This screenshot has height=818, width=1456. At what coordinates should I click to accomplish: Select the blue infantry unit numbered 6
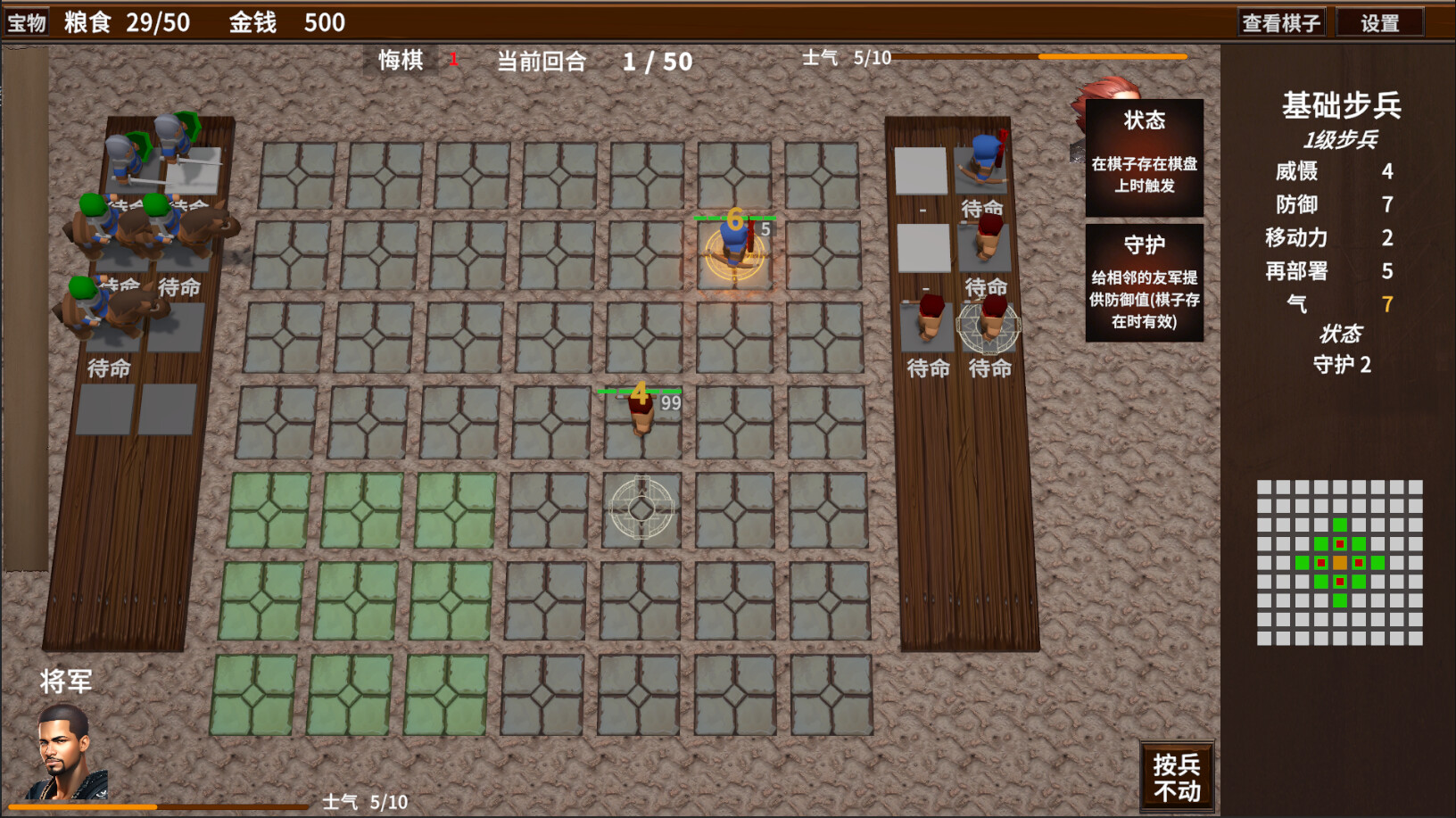pyautogui.click(x=733, y=250)
